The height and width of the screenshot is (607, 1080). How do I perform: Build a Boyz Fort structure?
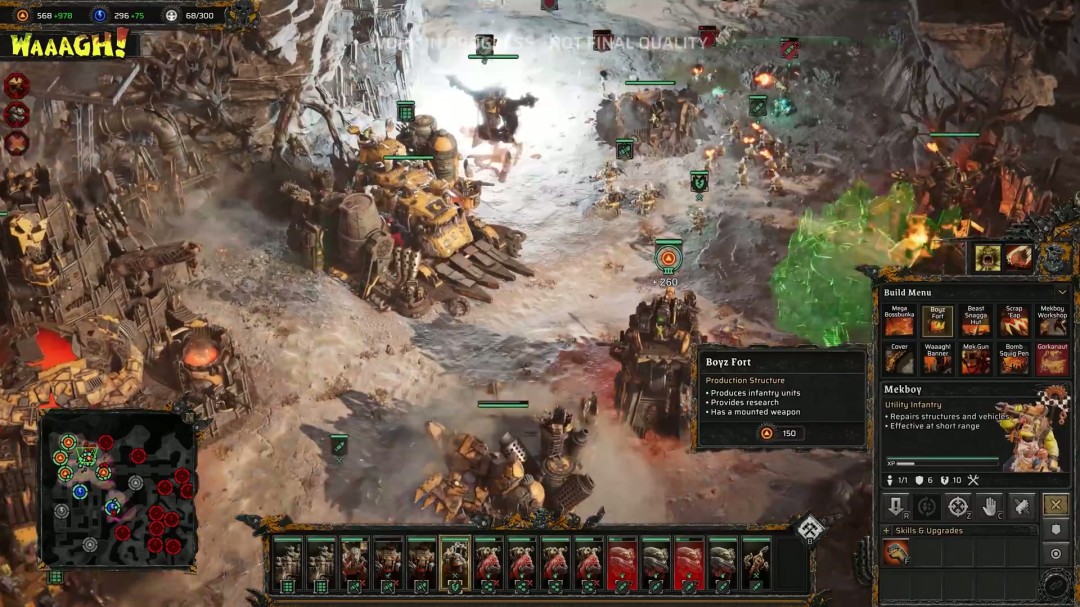[937, 321]
